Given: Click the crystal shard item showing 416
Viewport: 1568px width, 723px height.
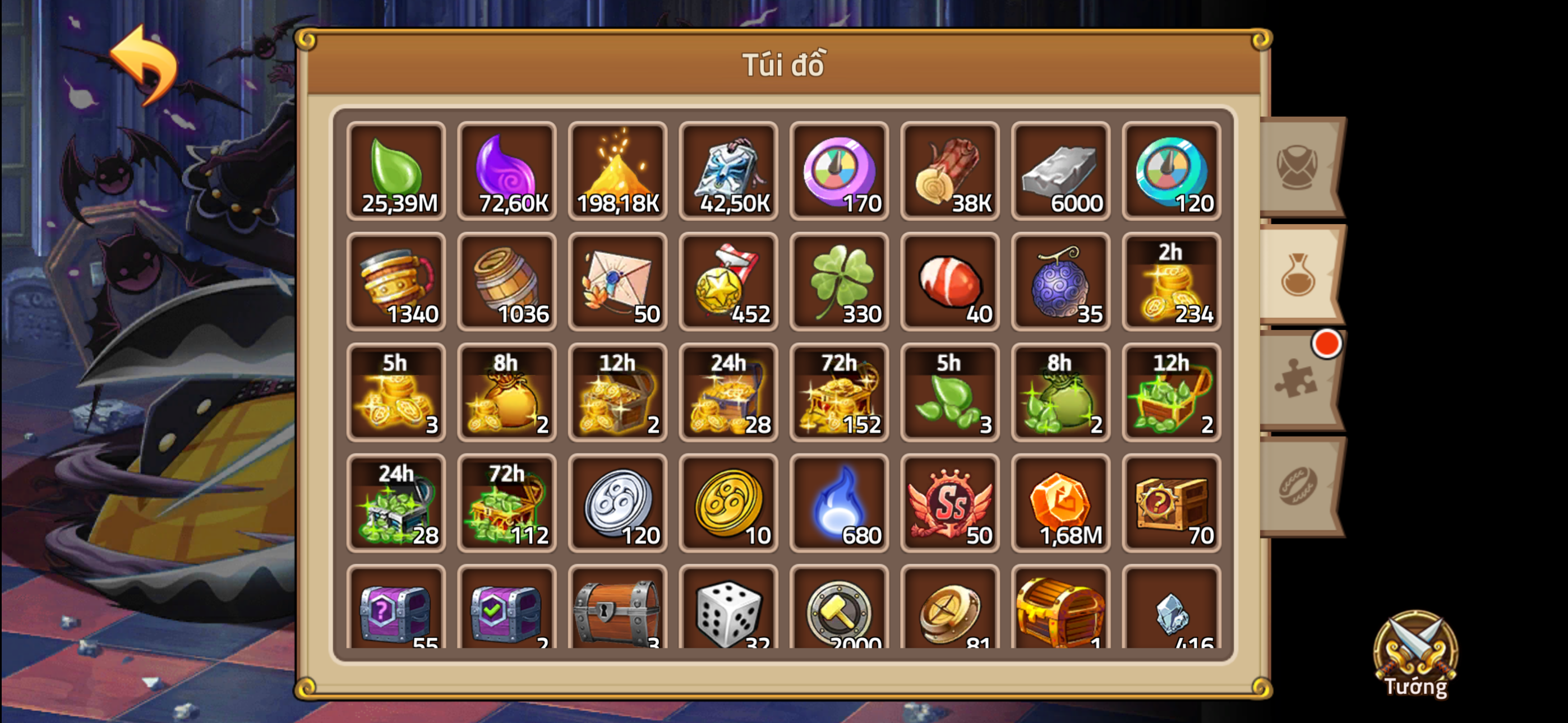Looking at the screenshot, I should point(1172,615).
